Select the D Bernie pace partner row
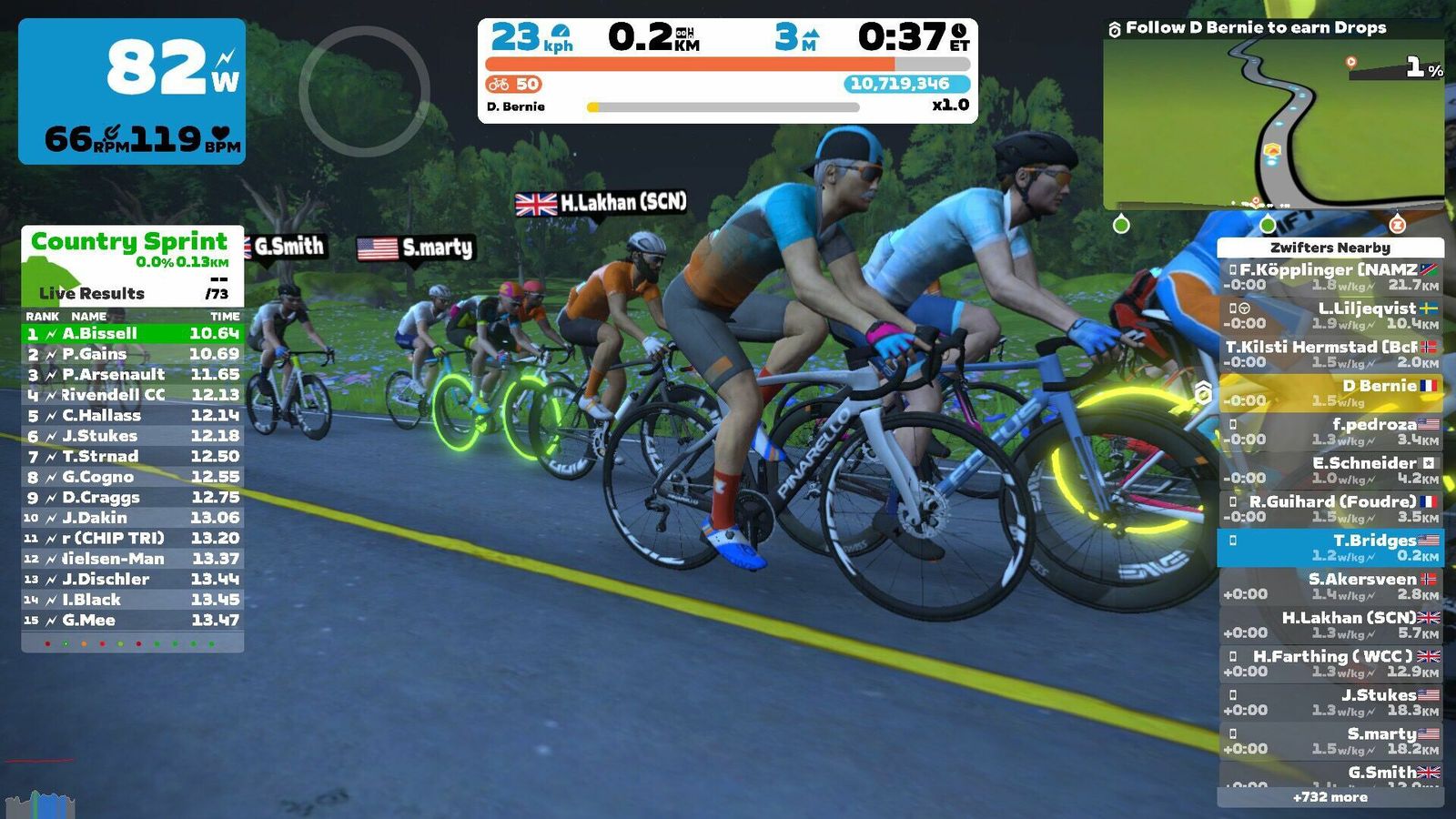Viewport: 1456px width, 819px height. (x=1330, y=392)
